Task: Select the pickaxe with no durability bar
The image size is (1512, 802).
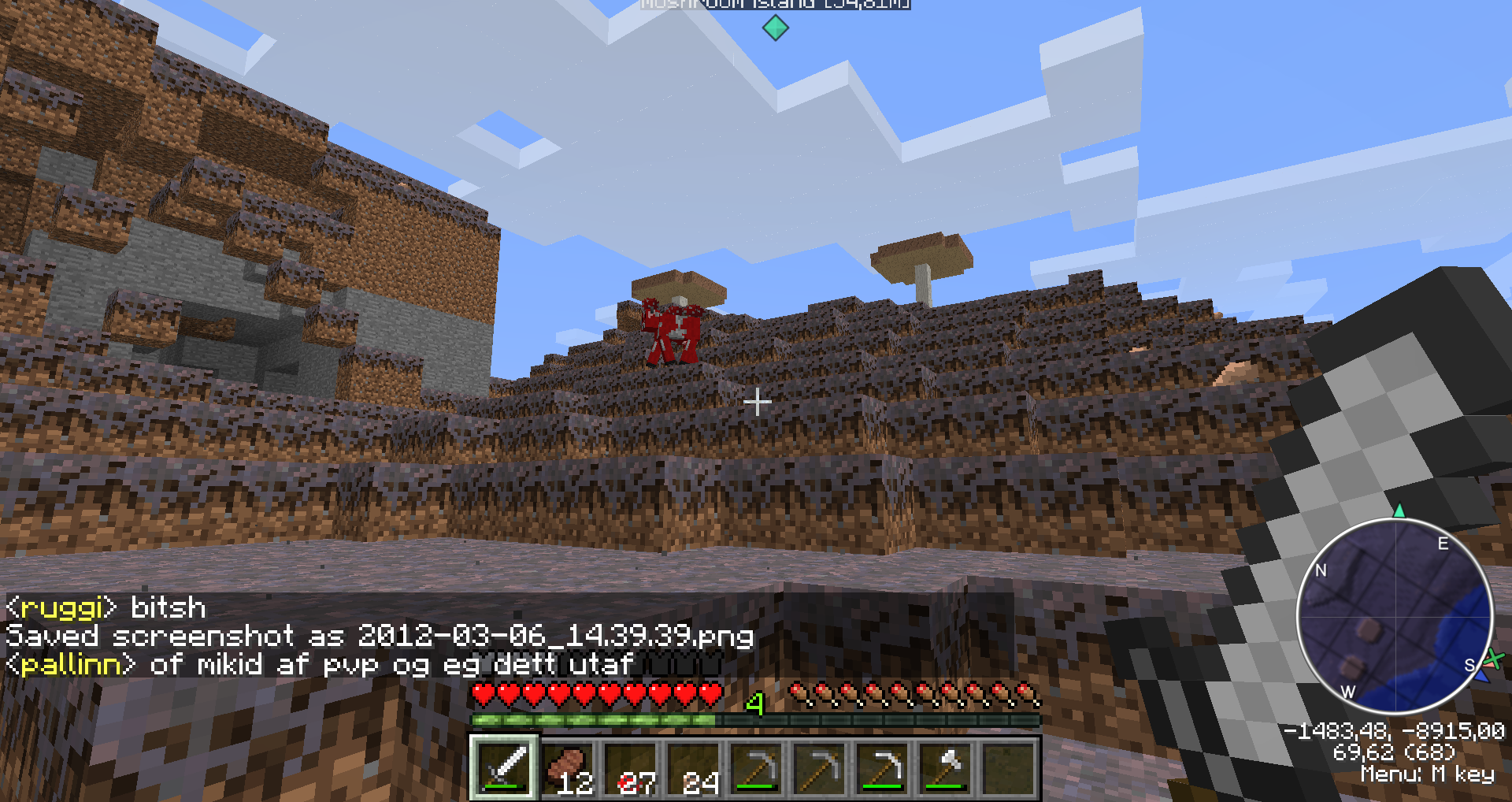Action: (x=820, y=767)
